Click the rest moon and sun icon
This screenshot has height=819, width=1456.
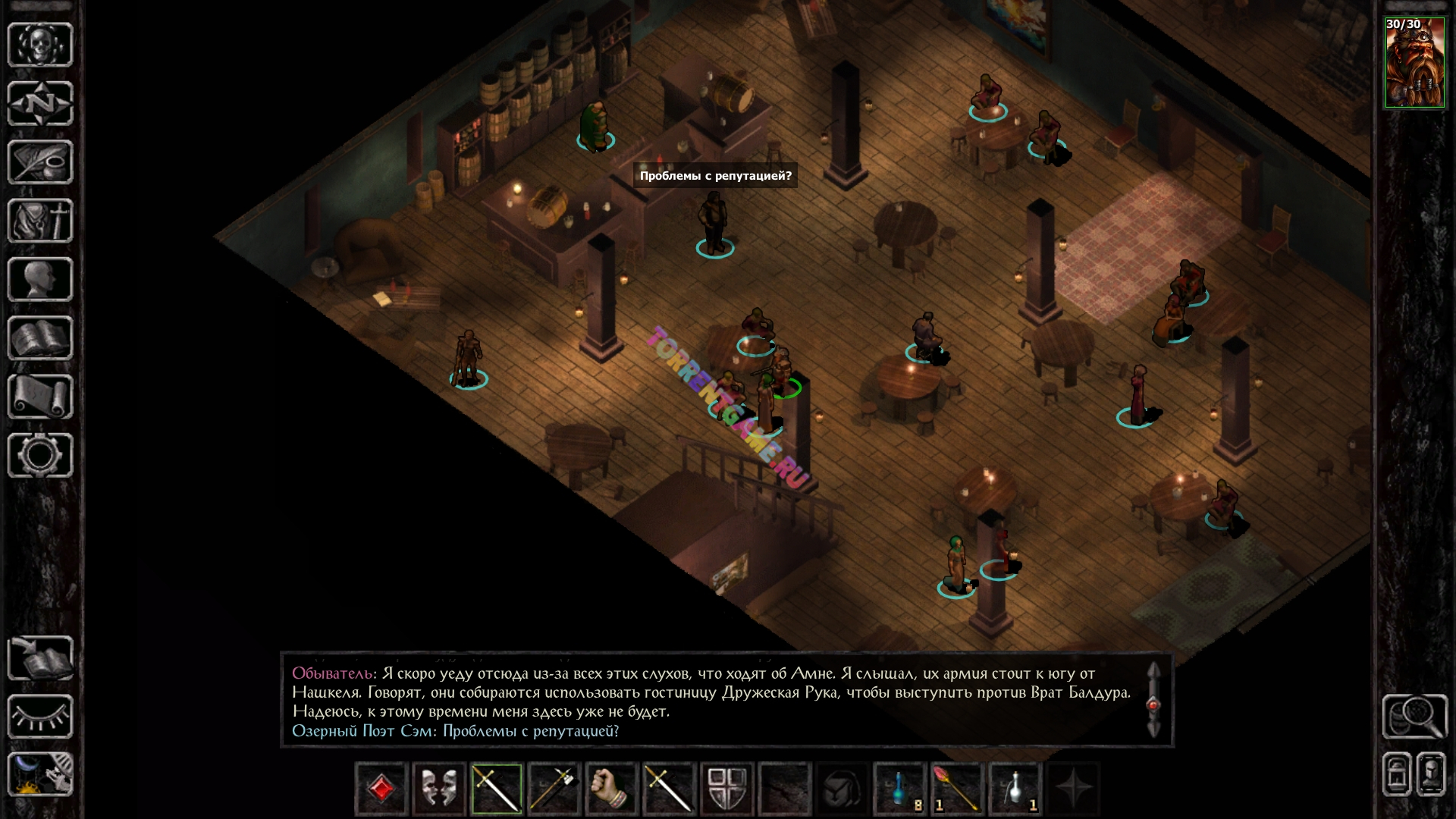(x=40, y=774)
